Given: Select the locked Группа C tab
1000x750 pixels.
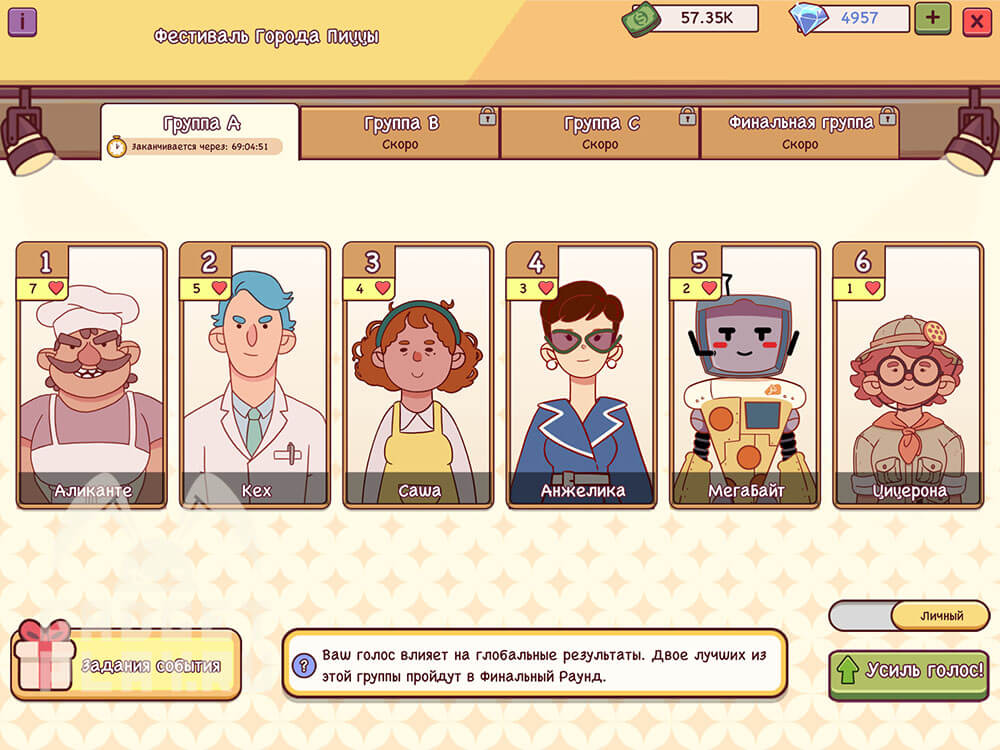Looking at the screenshot, I should 600,133.
